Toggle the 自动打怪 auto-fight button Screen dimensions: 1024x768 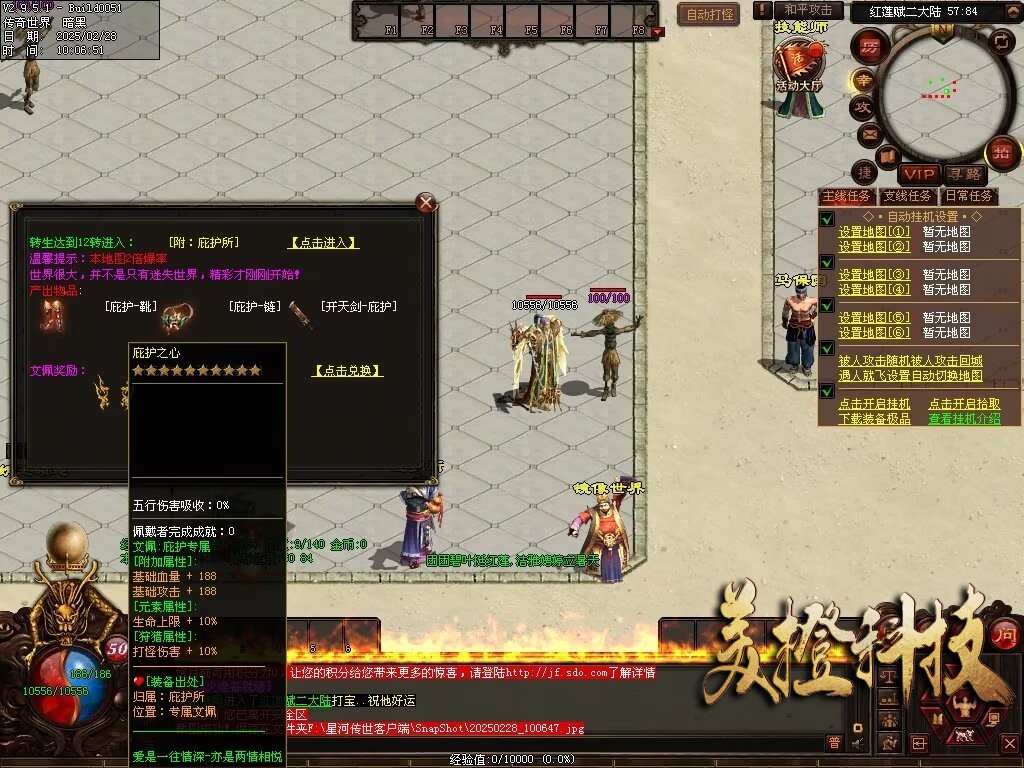[709, 14]
